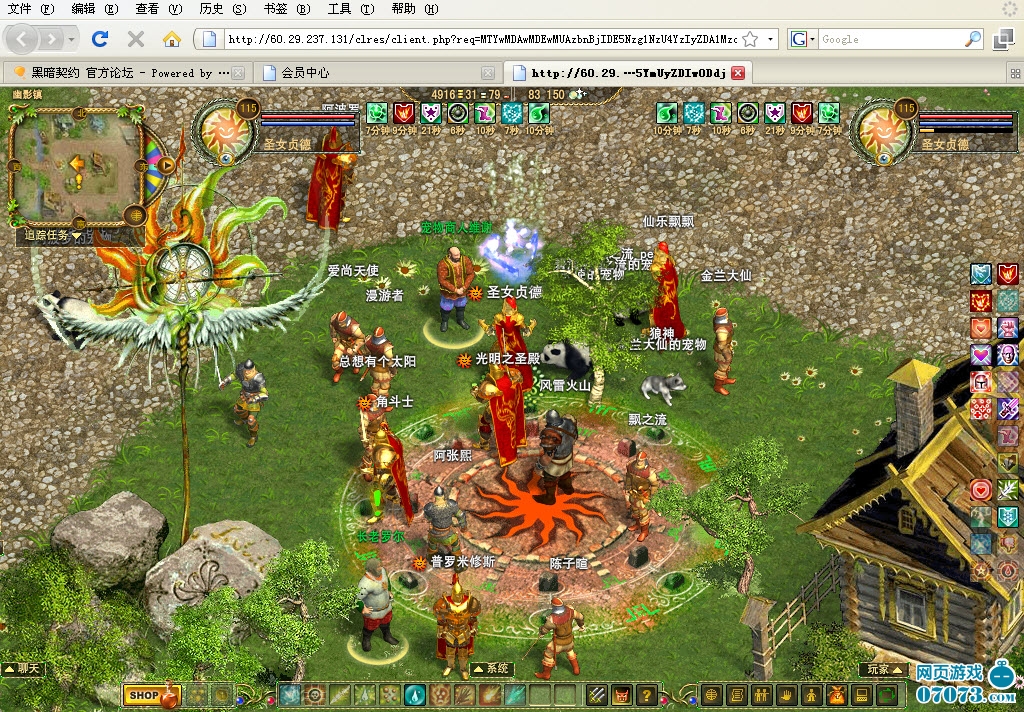Activate the red flame crest skill, right bar
1024x712 pixels.
pyautogui.click(x=1008, y=274)
